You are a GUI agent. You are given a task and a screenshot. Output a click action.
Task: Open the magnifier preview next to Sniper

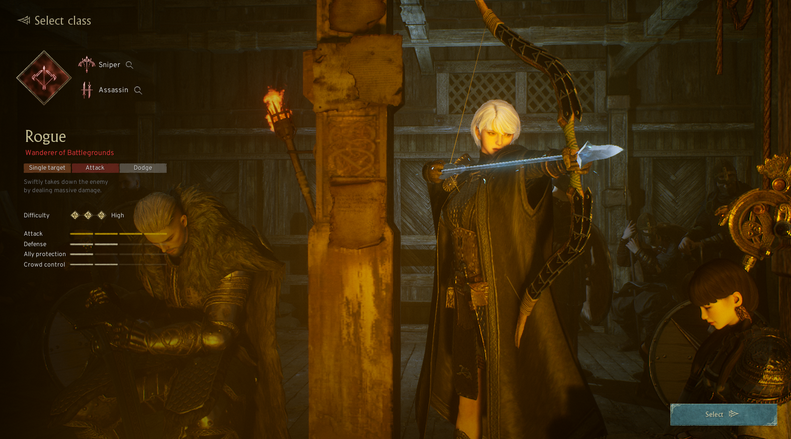pyautogui.click(x=130, y=65)
